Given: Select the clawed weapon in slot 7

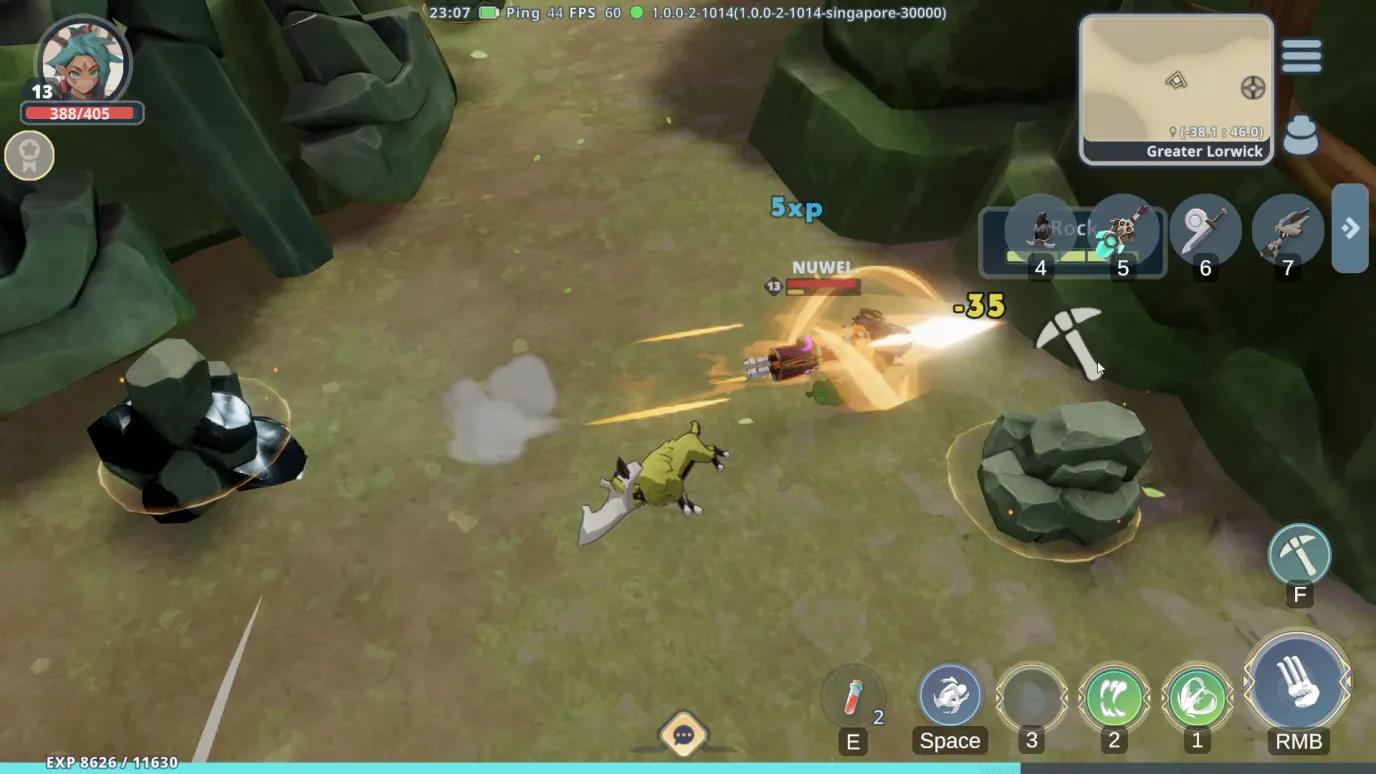Looking at the screenshot, I should click(x=1287, y=231).
